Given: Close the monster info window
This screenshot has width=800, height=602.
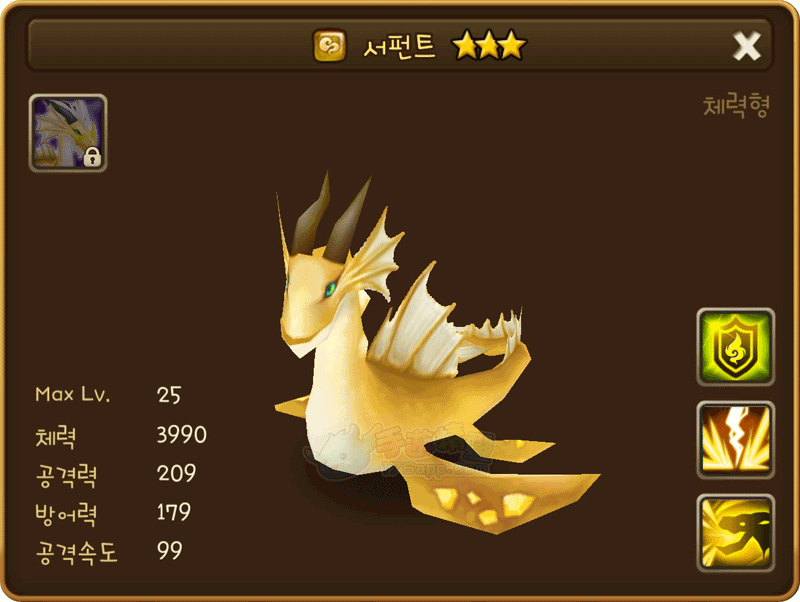Looking at the screenshot, I should [747, 46].
